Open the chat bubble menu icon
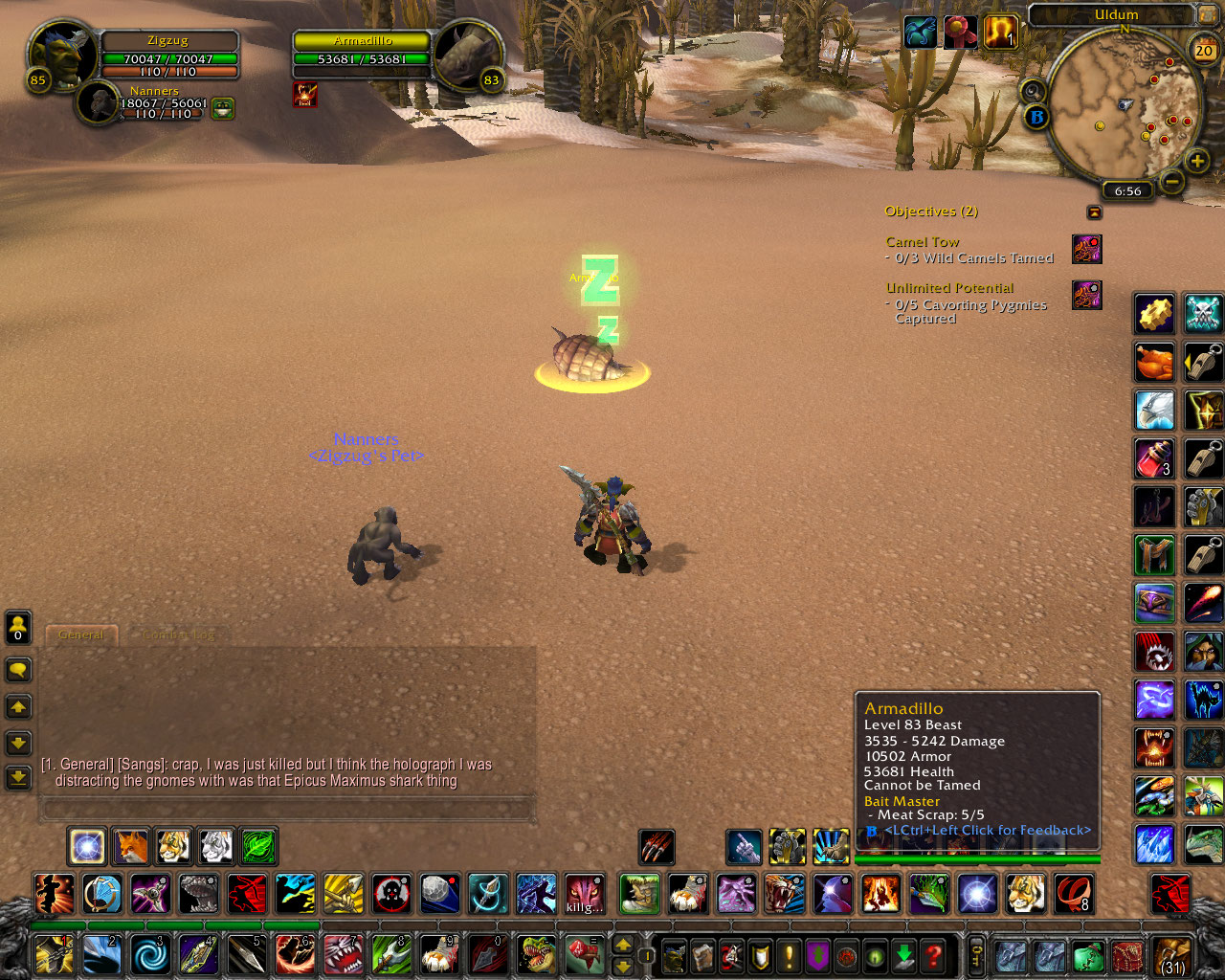This screenshot has height=980, width=1225. (x=17, y=669)
